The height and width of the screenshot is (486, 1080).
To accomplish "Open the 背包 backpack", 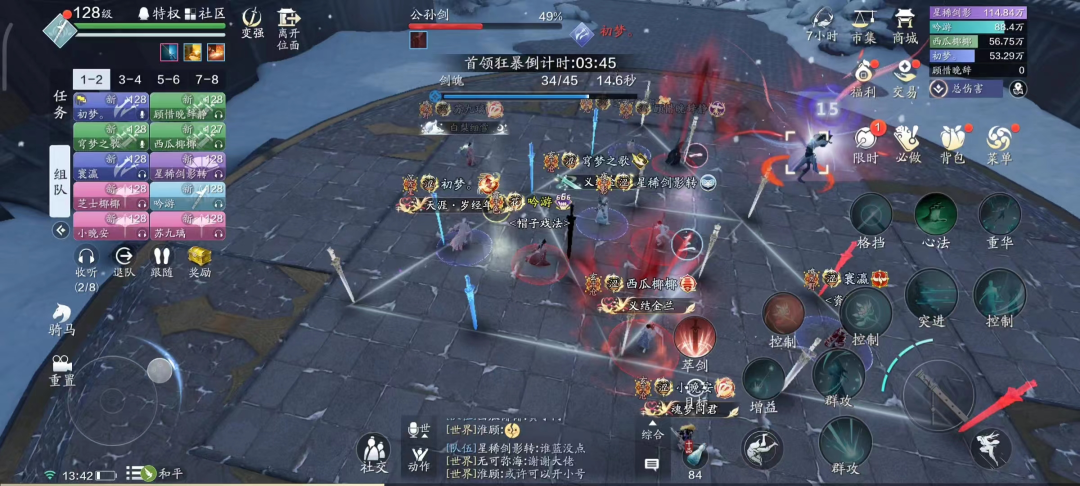I will pyautogui.click(x=952, y=143).
